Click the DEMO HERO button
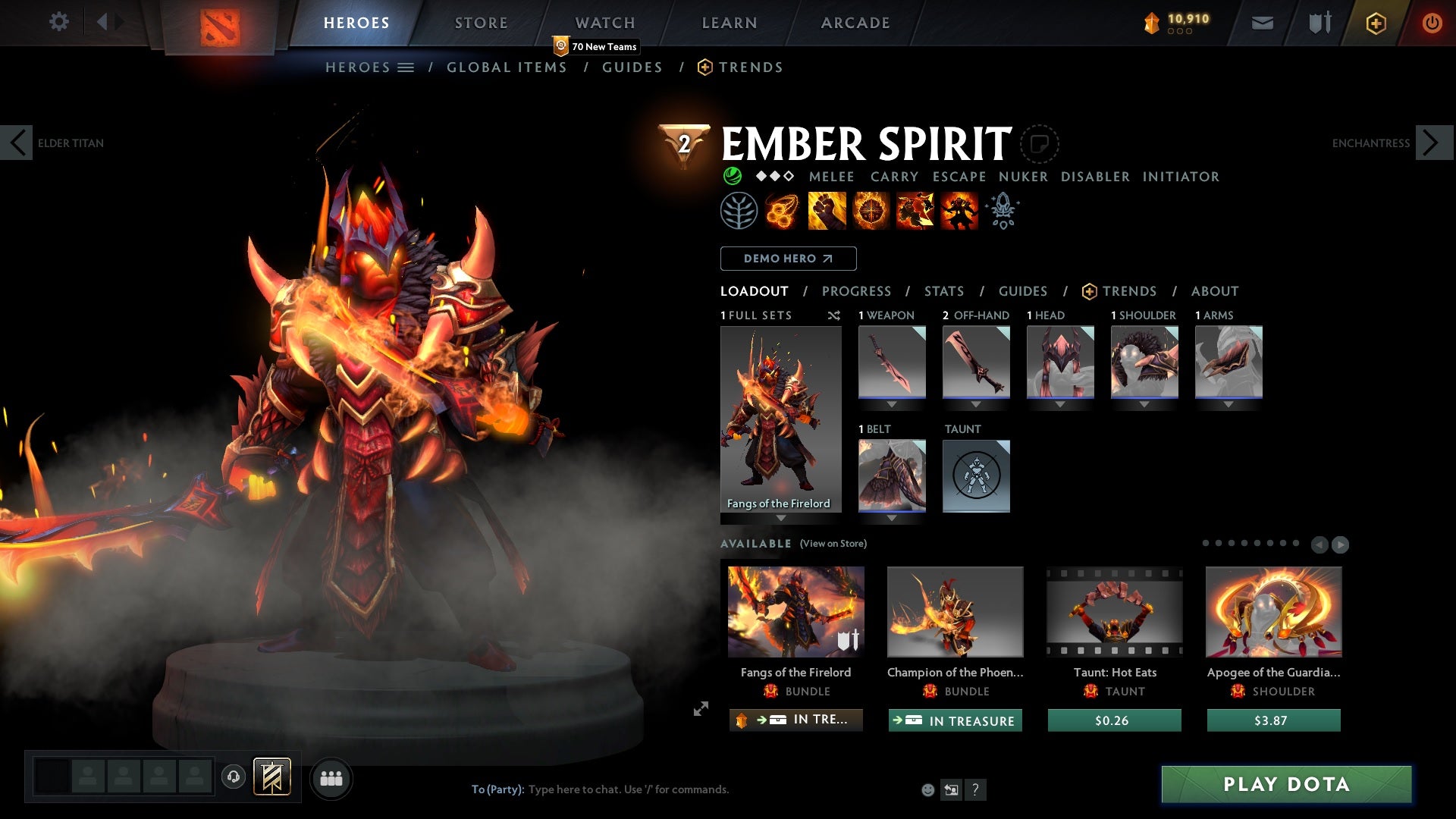 point(787,258)
